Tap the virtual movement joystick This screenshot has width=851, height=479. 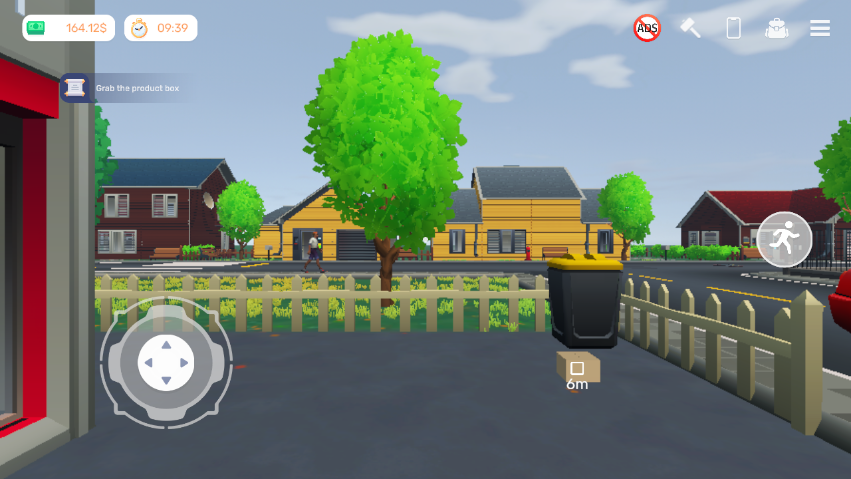166,361
